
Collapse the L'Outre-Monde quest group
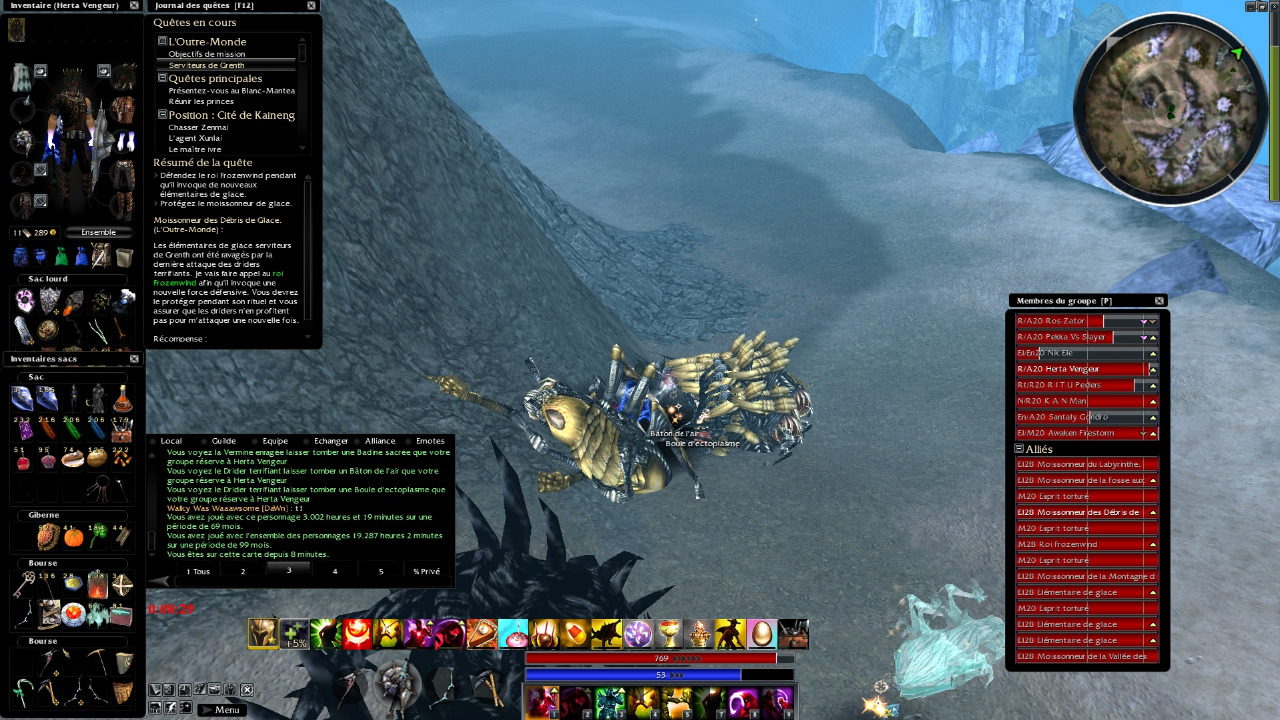162,41
